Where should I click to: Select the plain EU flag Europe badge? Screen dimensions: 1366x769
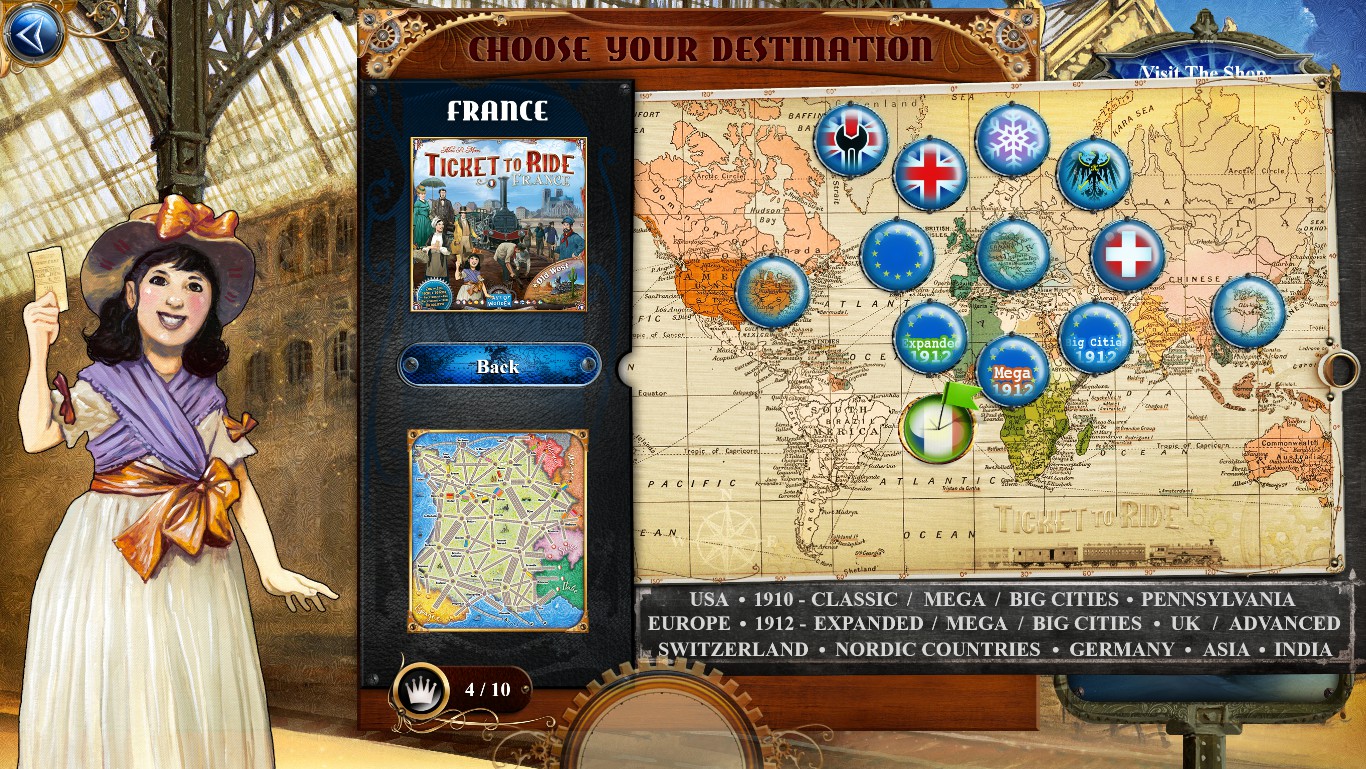[x=897, y=255]
